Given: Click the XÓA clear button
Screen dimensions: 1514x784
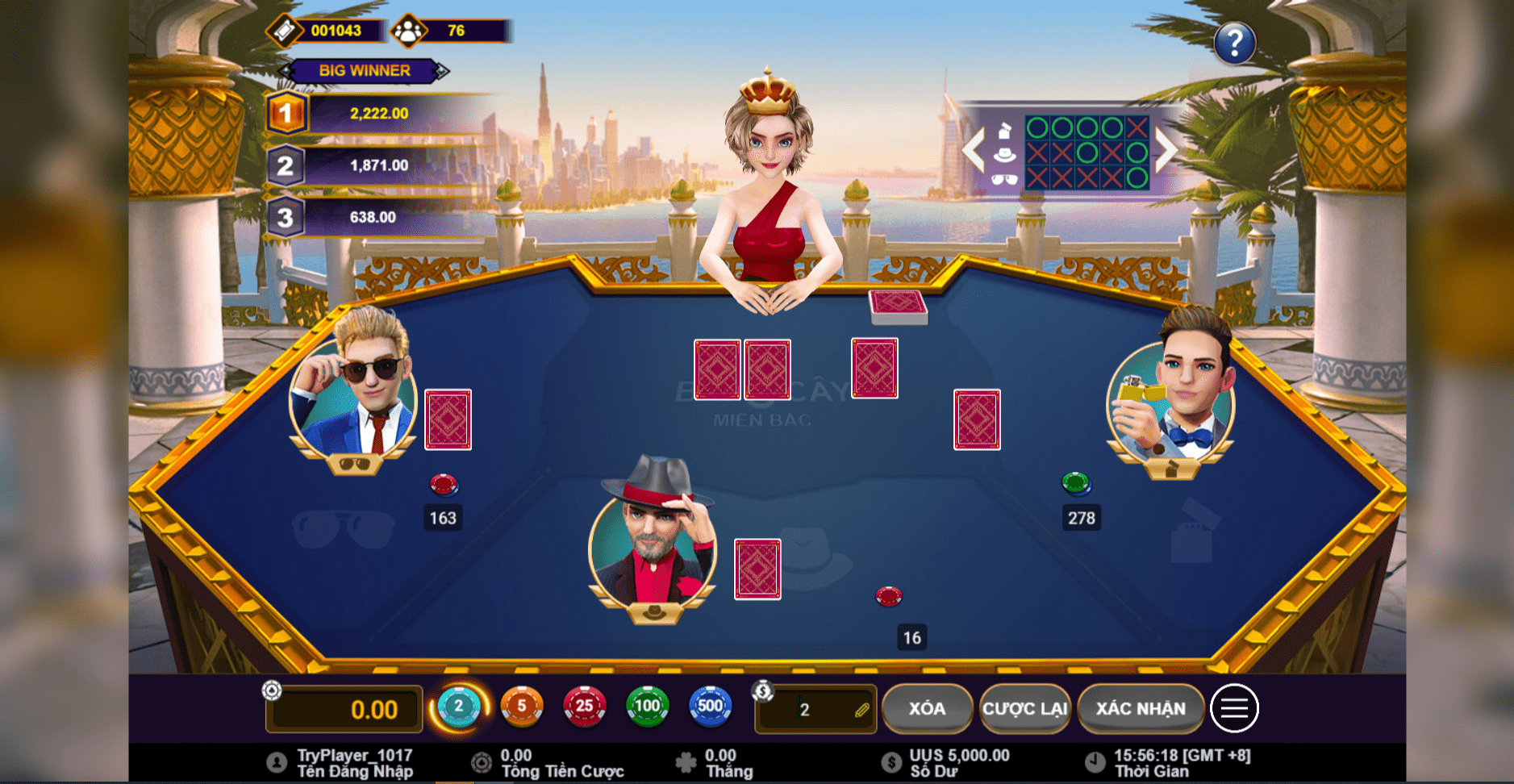Looking at the screenshot, I should pyautogui.click(x=927, y=708).
